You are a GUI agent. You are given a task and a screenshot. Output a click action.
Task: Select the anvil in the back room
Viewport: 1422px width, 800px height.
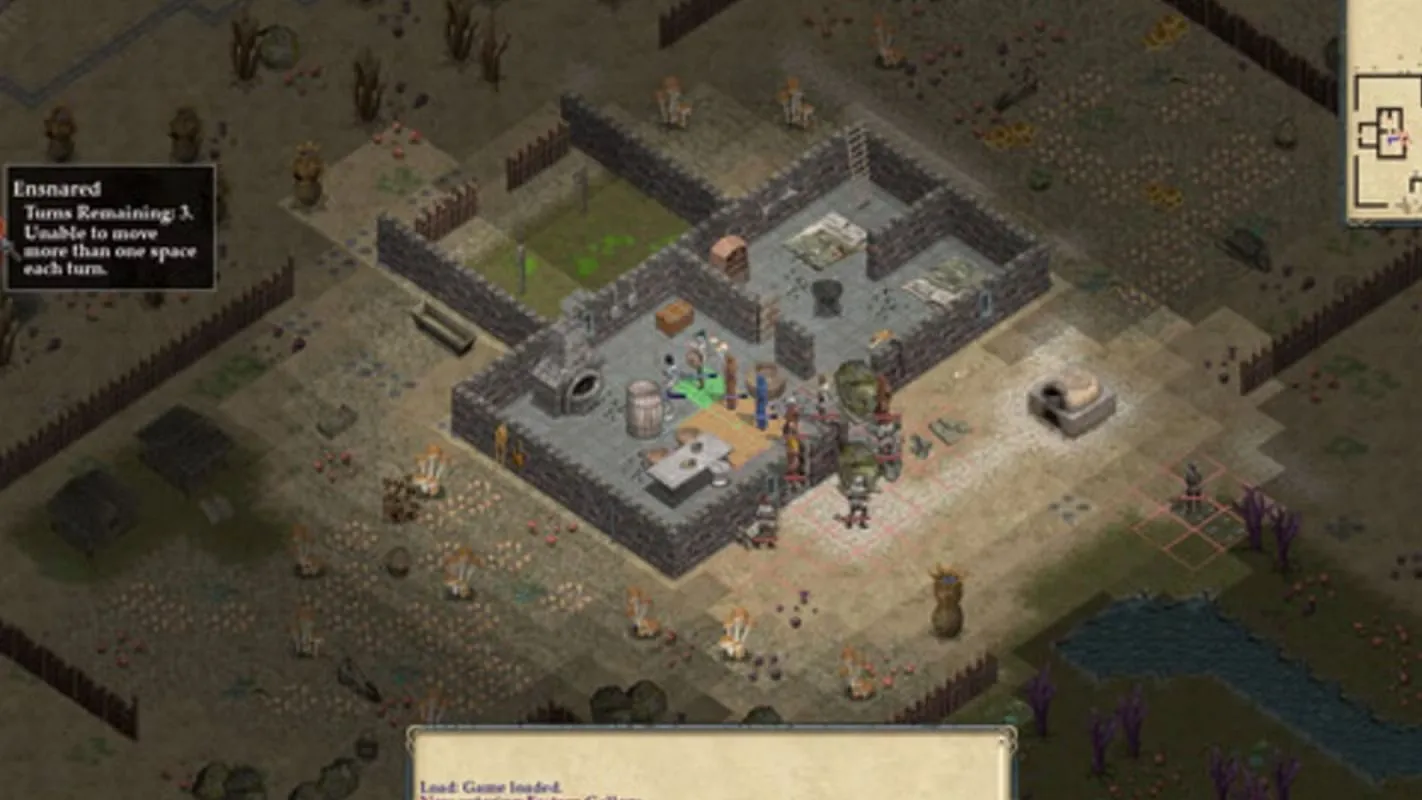pos(825,295)
